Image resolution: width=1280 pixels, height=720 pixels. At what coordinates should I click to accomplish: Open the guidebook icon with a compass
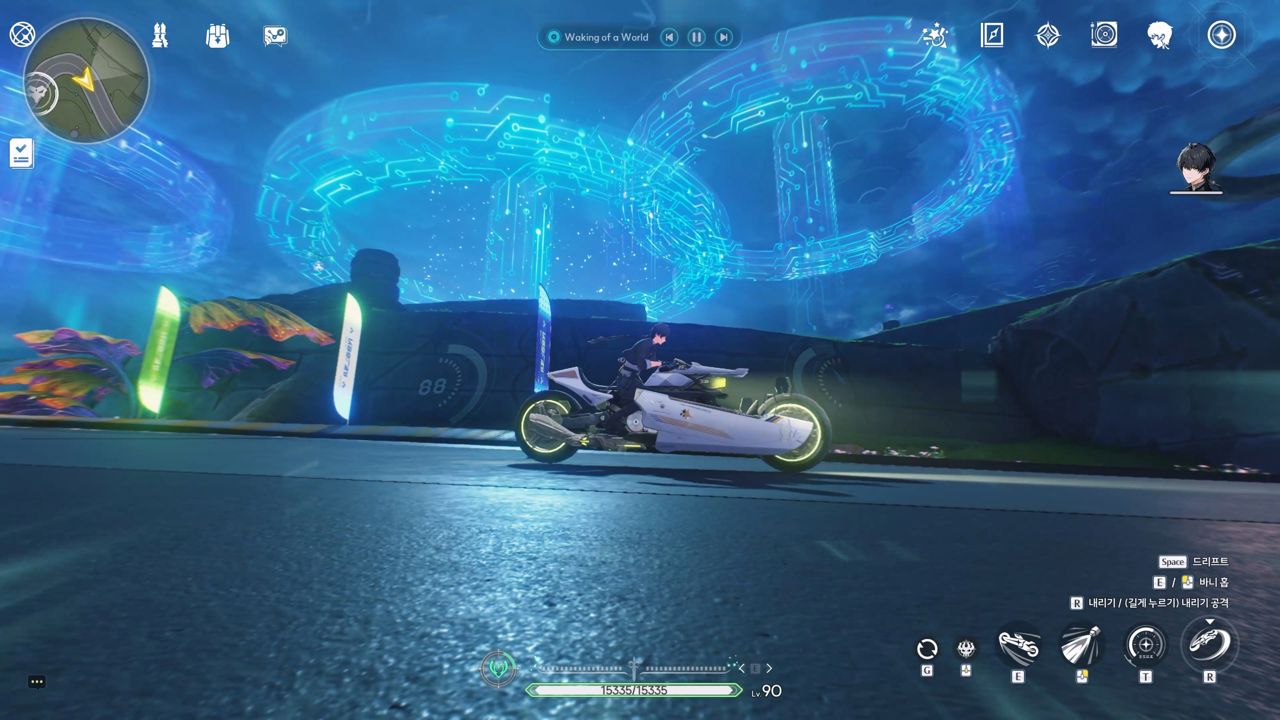(991, 36)
